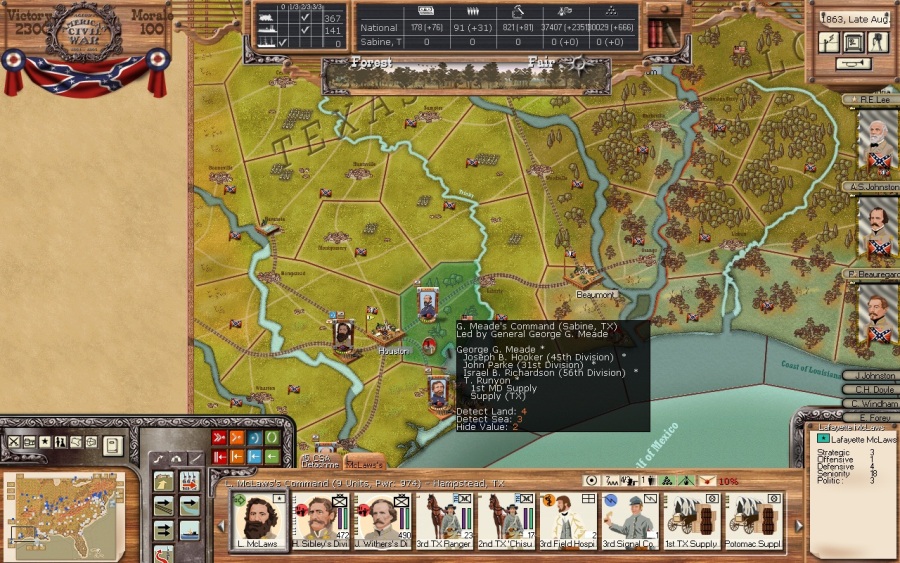Open the notebook icon beside the map filters
This screenshot has height=563, width=900.
[x=112, y=444]
